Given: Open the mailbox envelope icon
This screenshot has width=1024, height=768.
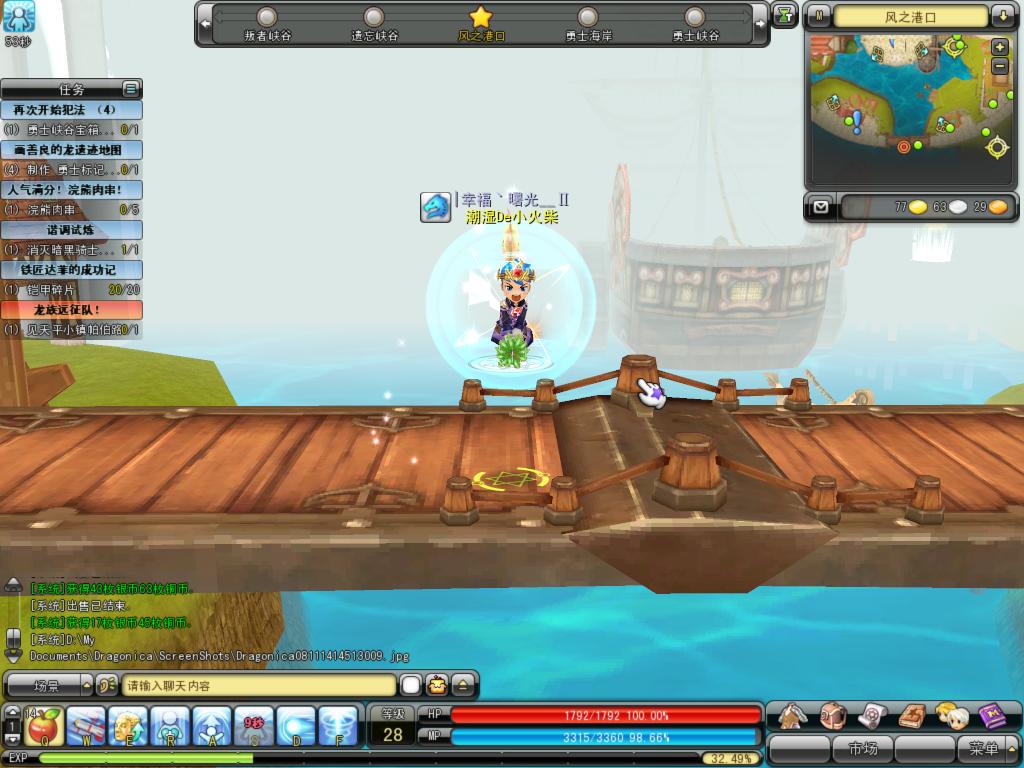Looking at the screenshot, I should (x=821, y=207).
